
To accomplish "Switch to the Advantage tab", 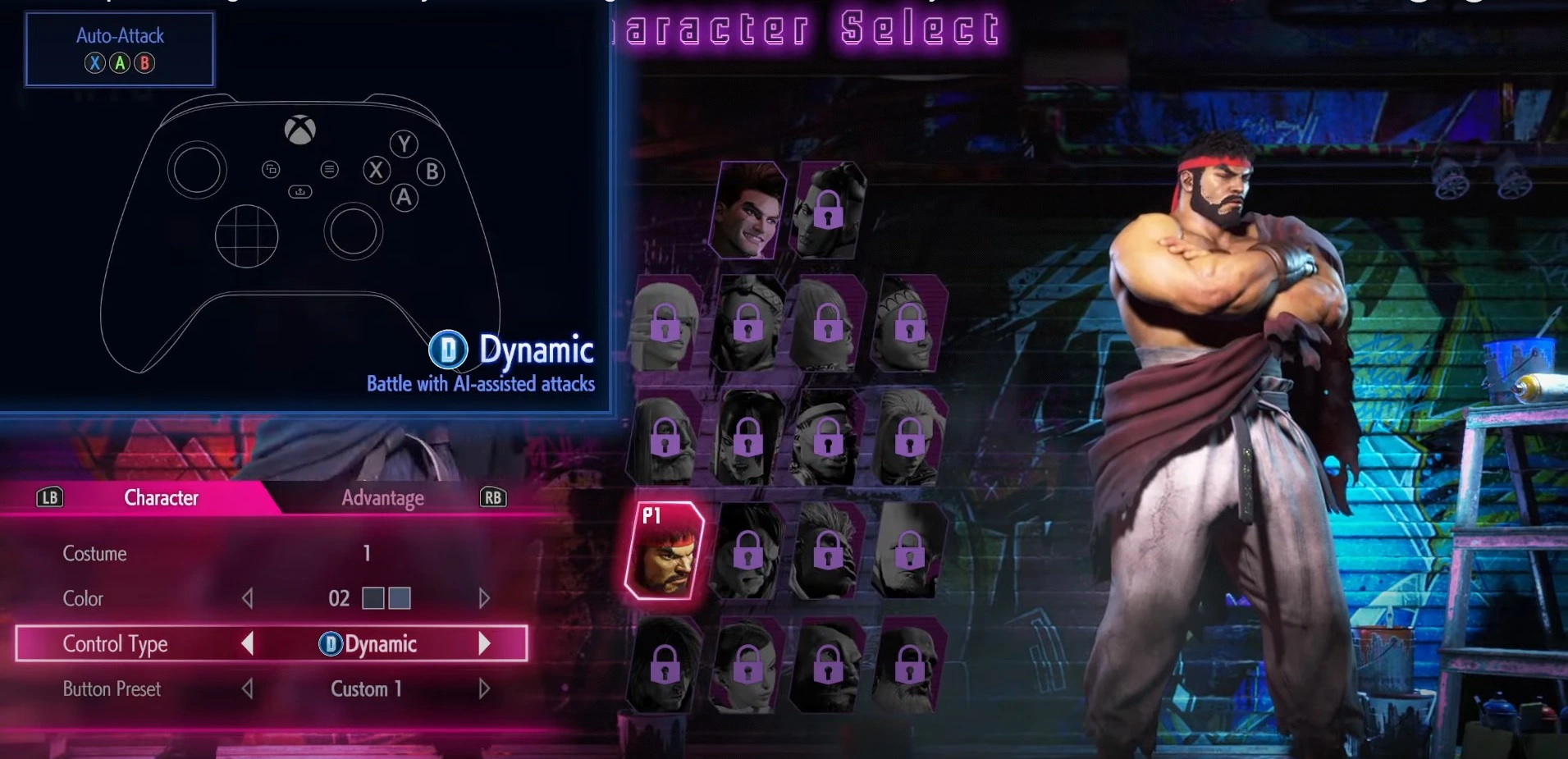I will (x=382, y=497).
